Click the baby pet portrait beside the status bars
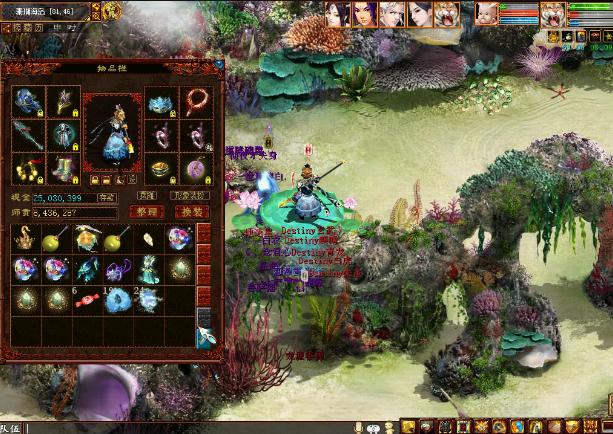 tap(485, 13)
